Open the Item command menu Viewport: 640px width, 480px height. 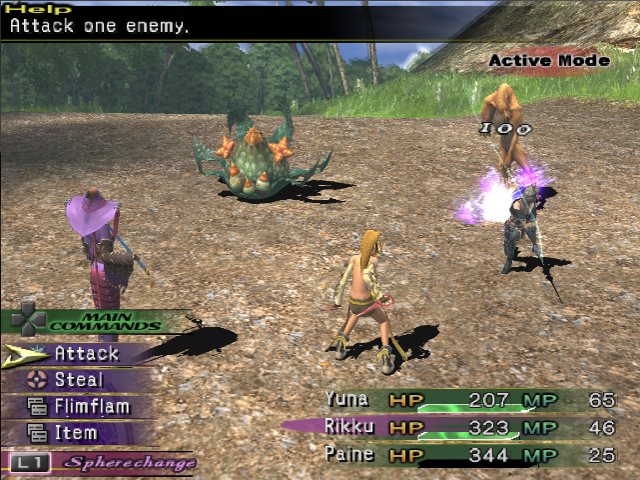[x=76, y=433]
